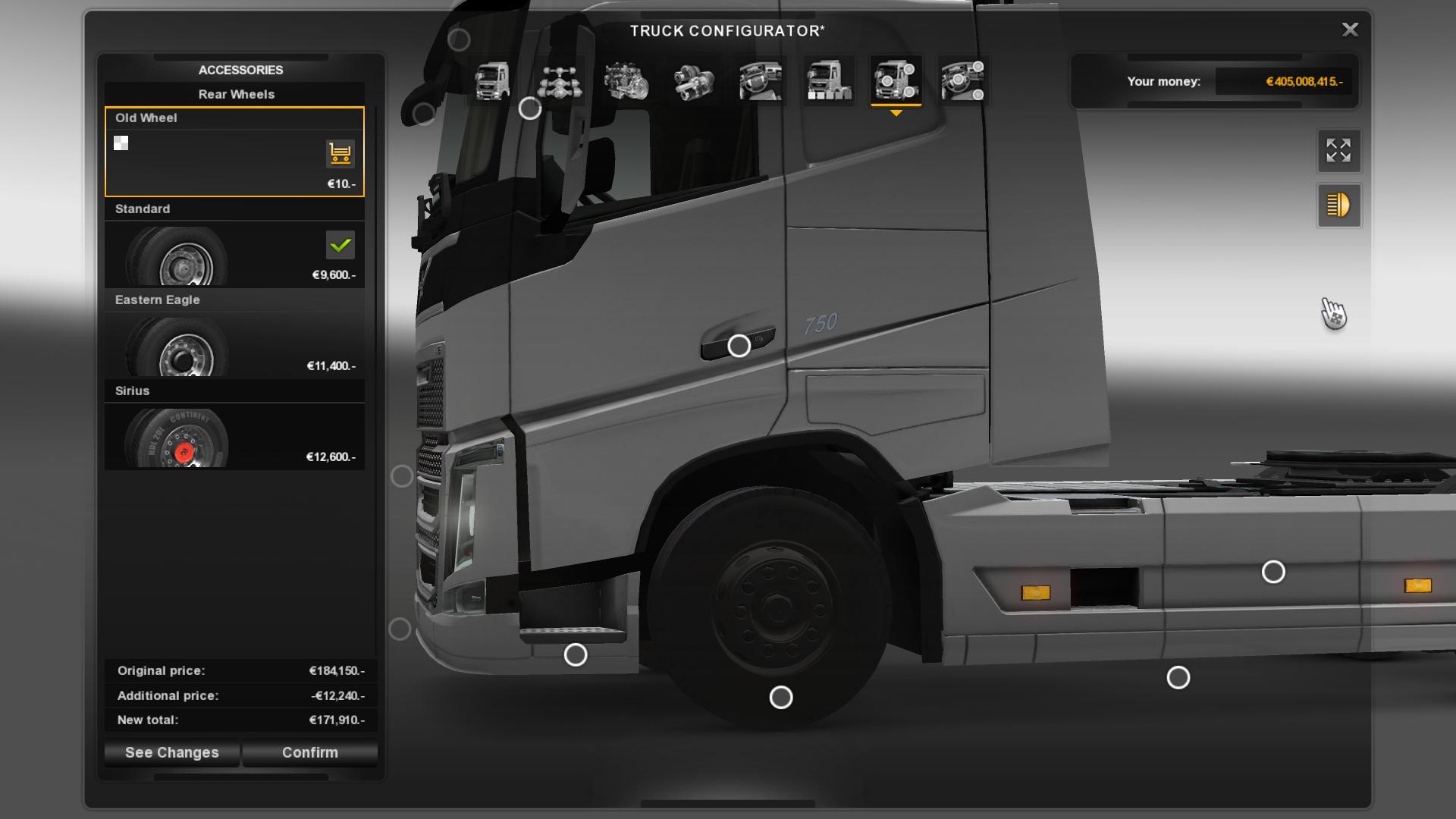Toggle the fullscreen view button
The height and width of the screenshot is (819, 1456).
point(1338,150)
